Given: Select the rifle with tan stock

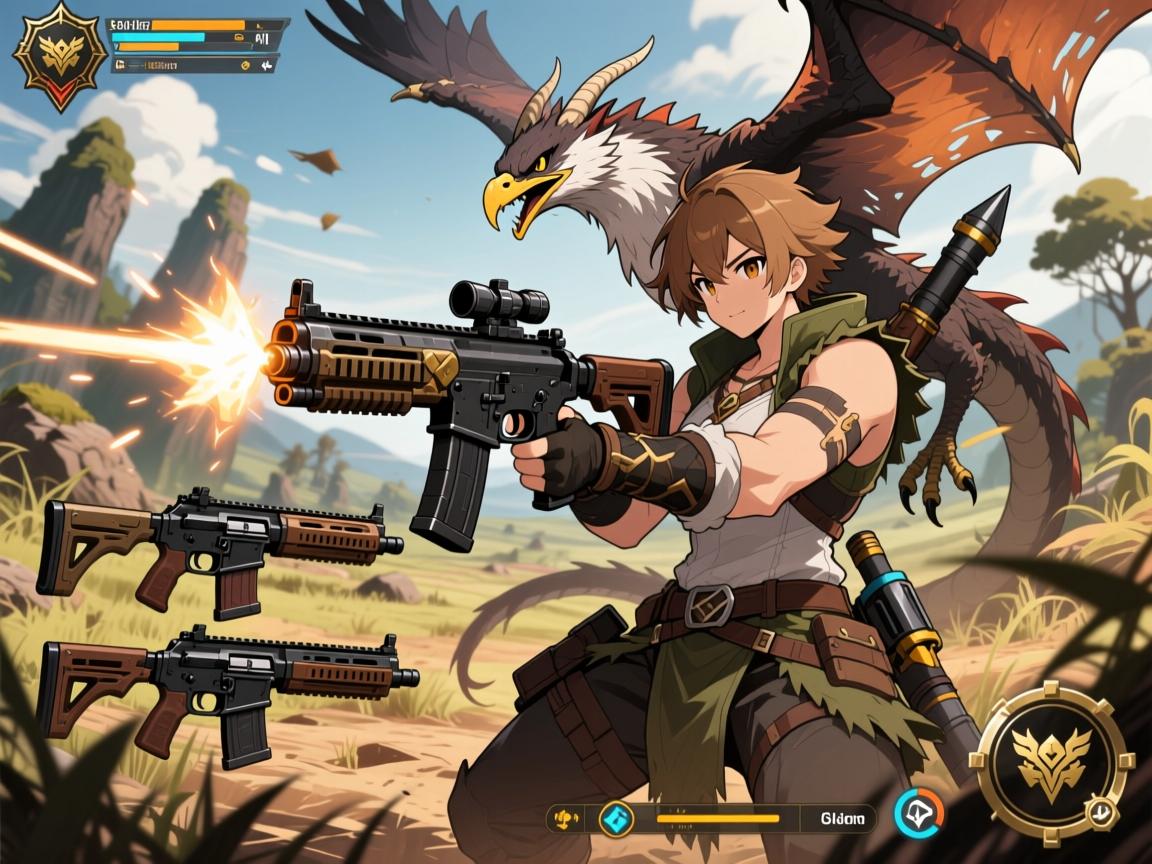Looking at the screenshot, I should tap(220, 550).
